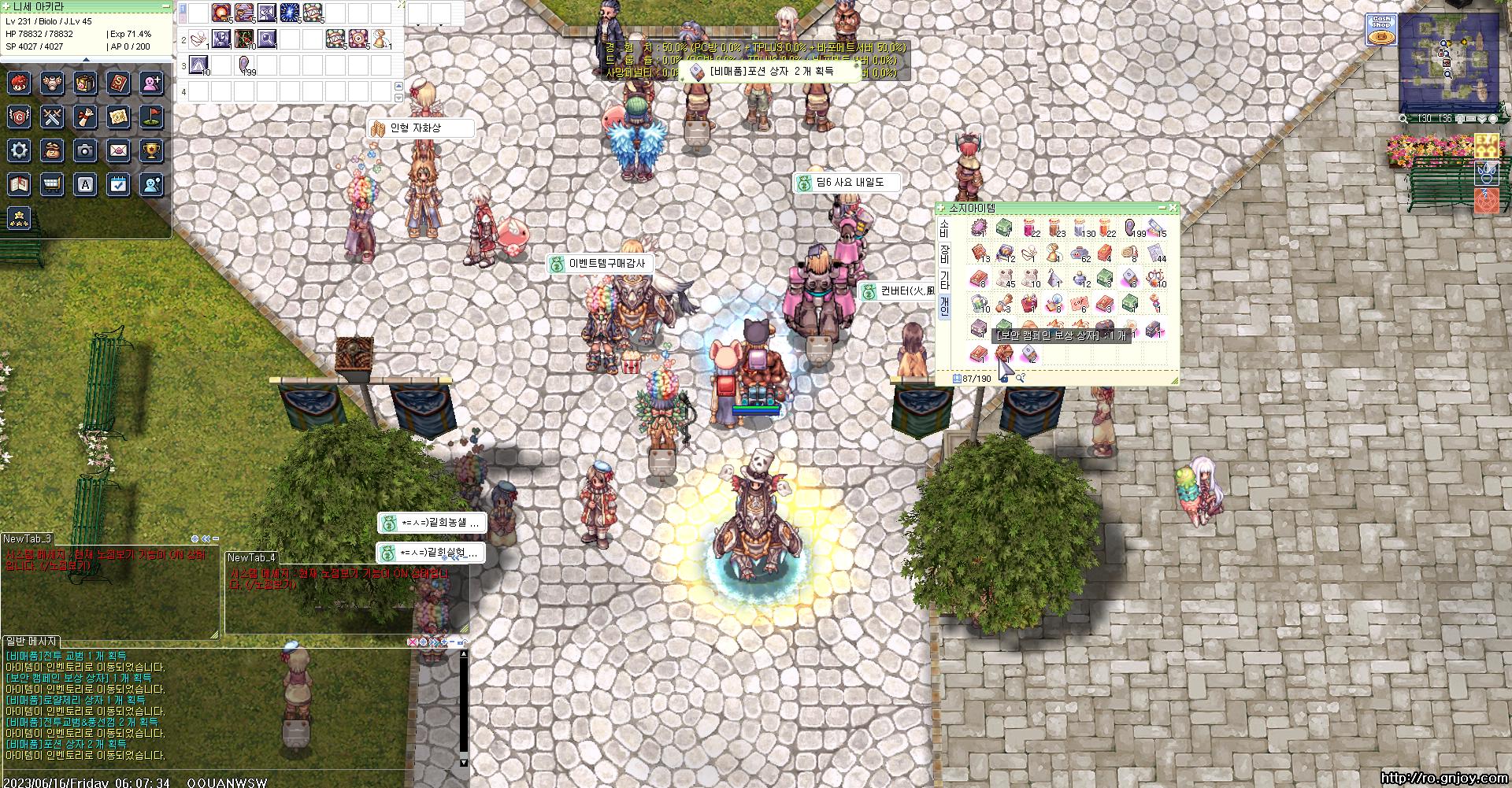
Task: Open the trophy achievements icon
Action: click(151, 150)
